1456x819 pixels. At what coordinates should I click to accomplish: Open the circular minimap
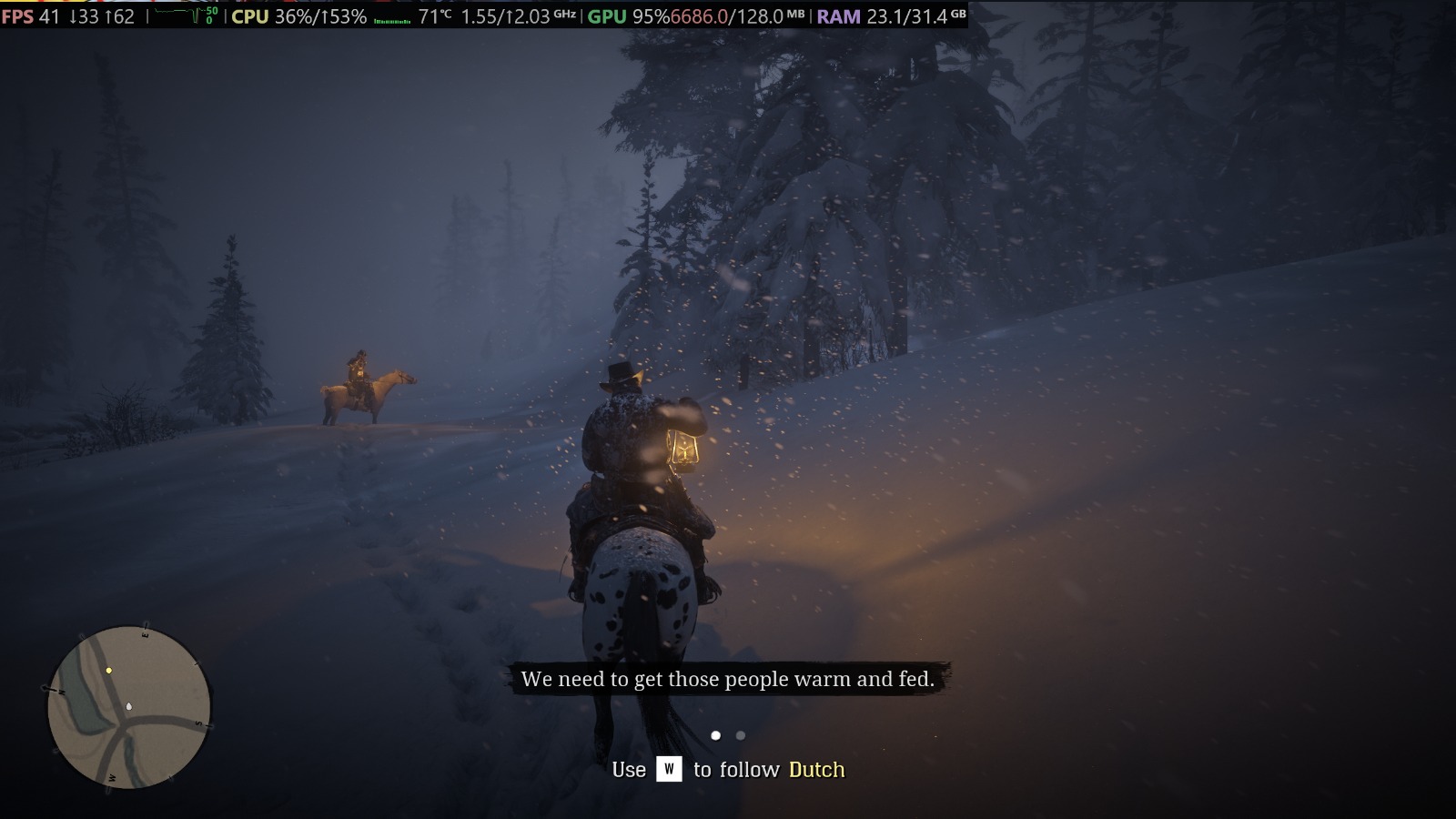click(x=129, y=707)
